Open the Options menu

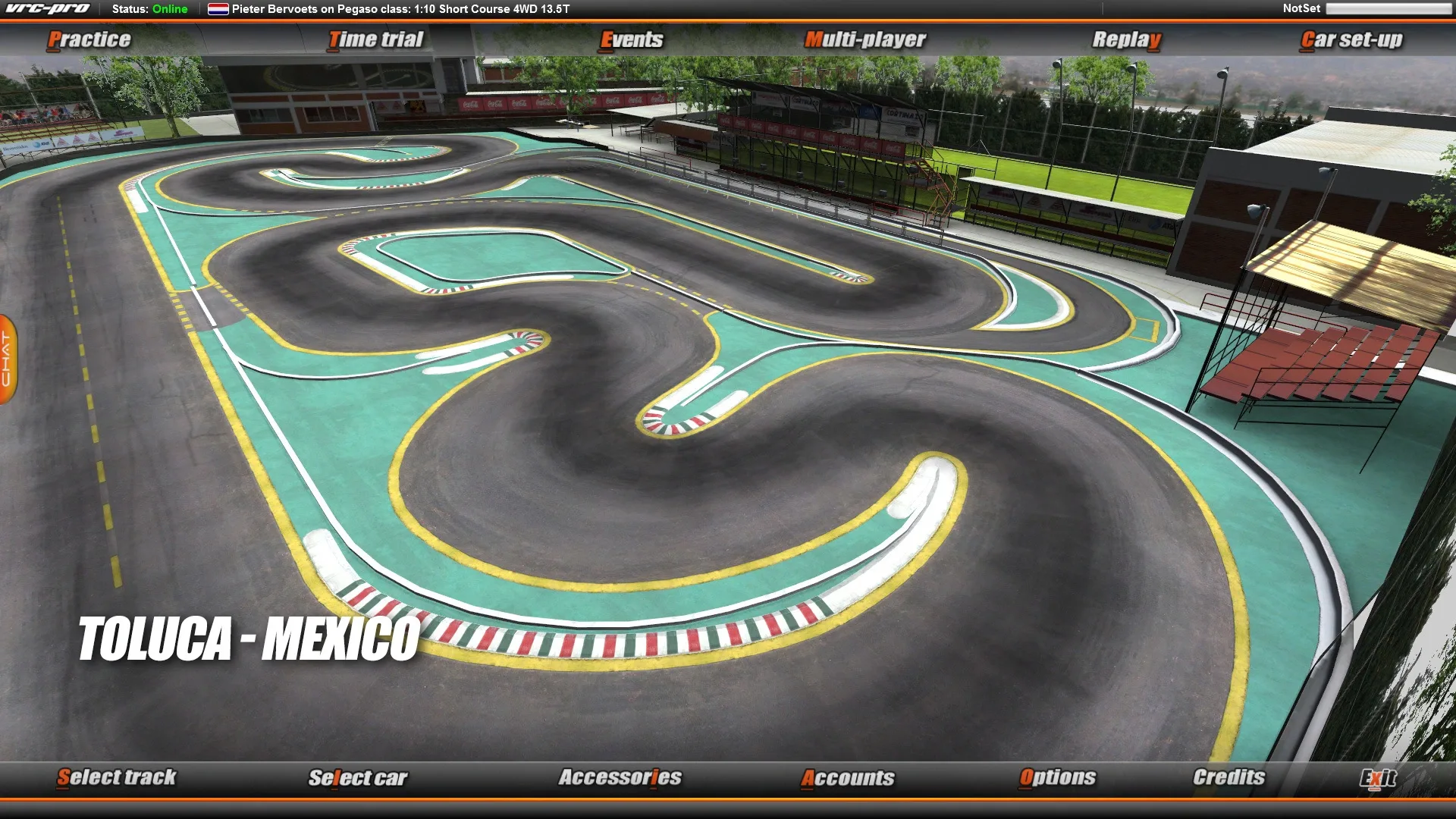pos(1056,777)
